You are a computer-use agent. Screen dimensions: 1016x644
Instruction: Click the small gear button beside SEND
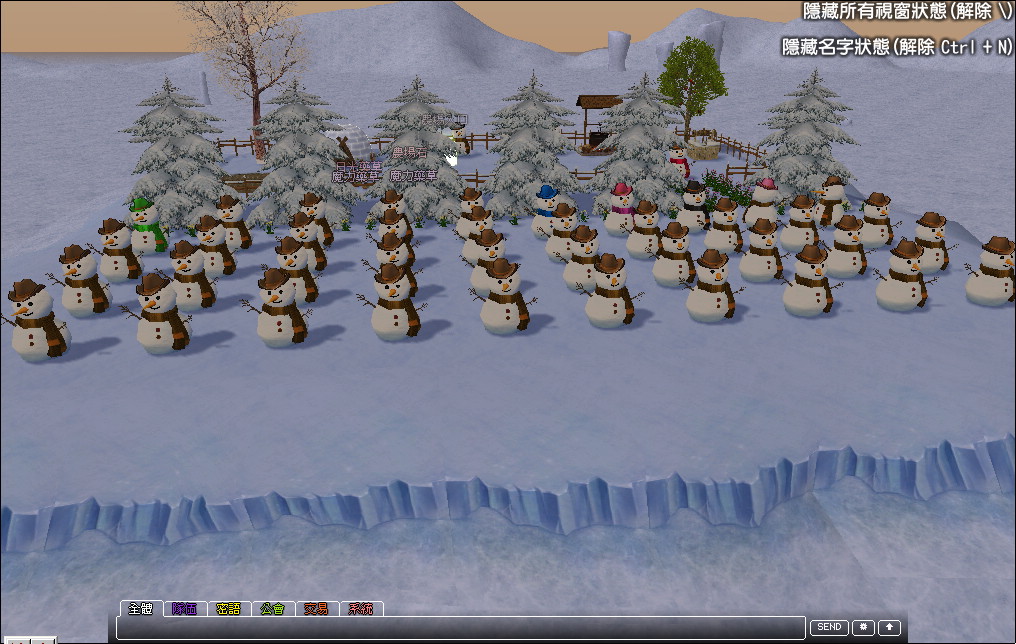point(863,627)
